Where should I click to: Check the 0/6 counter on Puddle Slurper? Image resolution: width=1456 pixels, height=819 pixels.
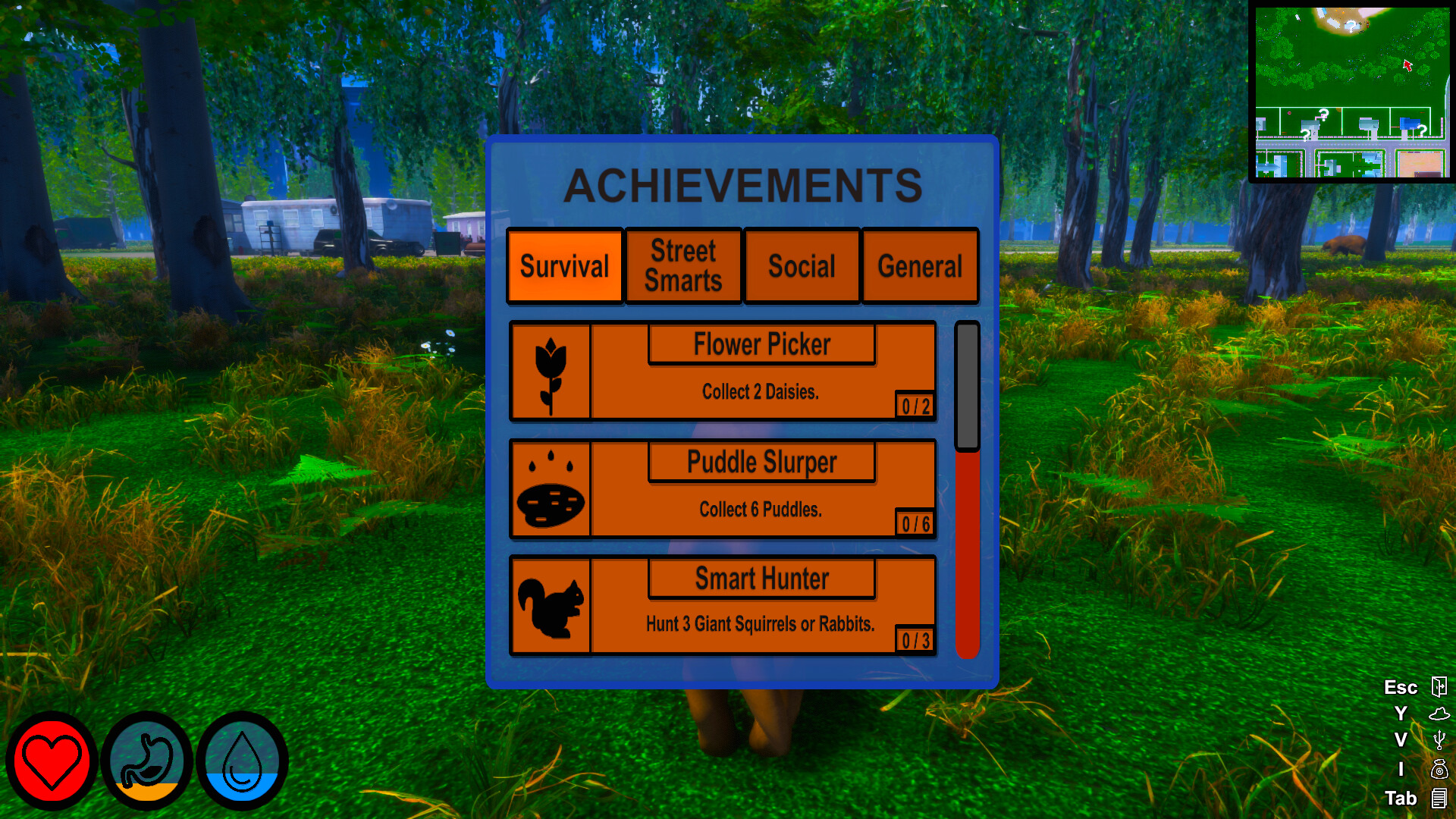915,522
